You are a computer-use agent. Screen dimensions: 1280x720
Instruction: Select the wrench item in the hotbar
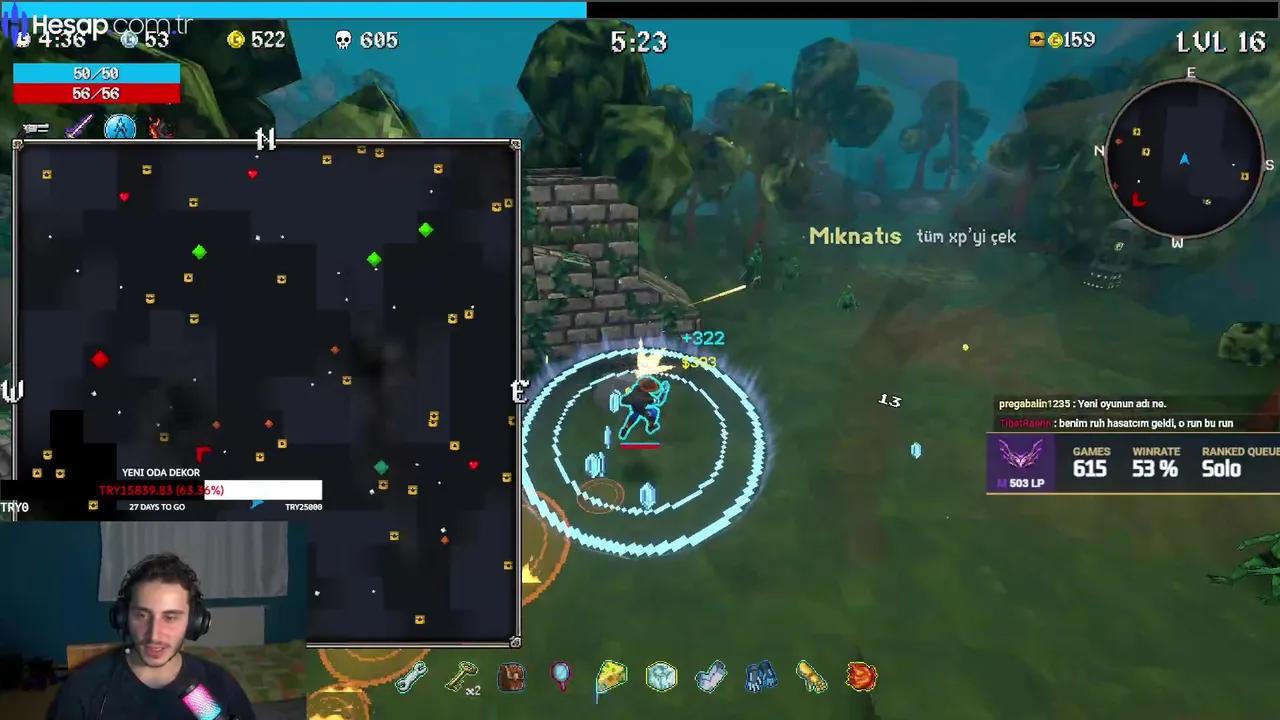(410, 676)
